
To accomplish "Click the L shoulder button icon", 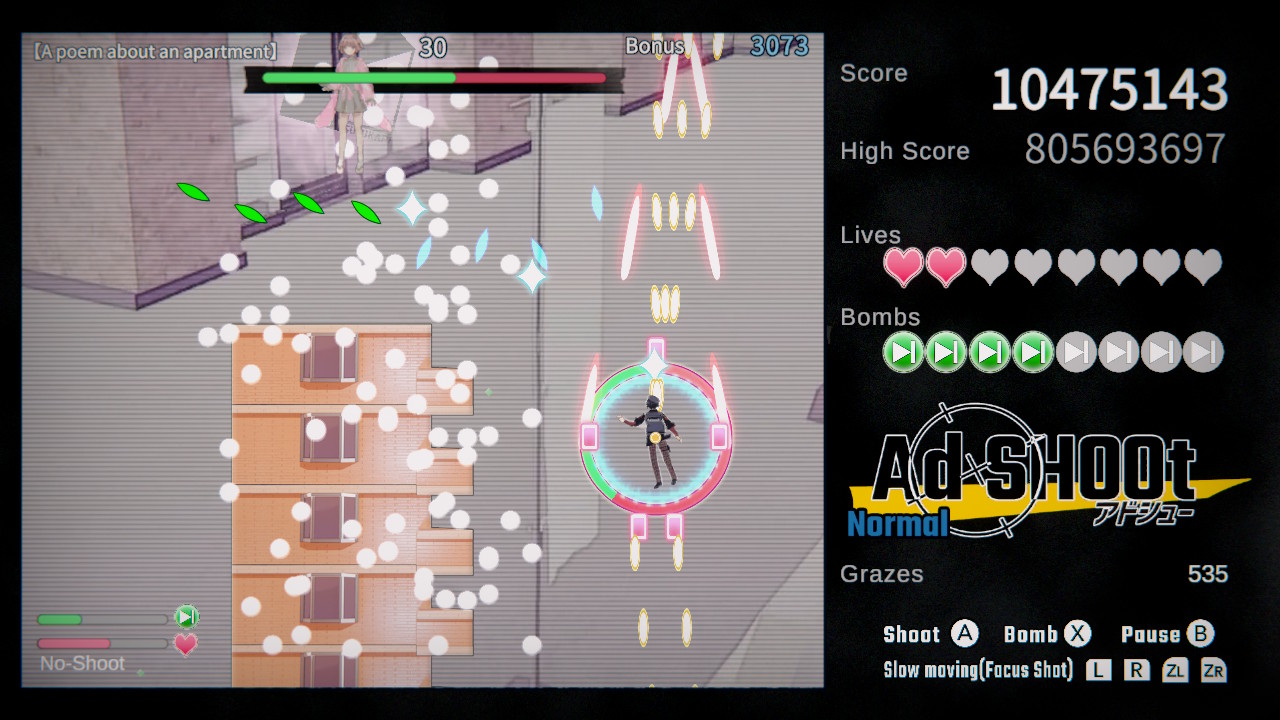I will point(1098,670).
